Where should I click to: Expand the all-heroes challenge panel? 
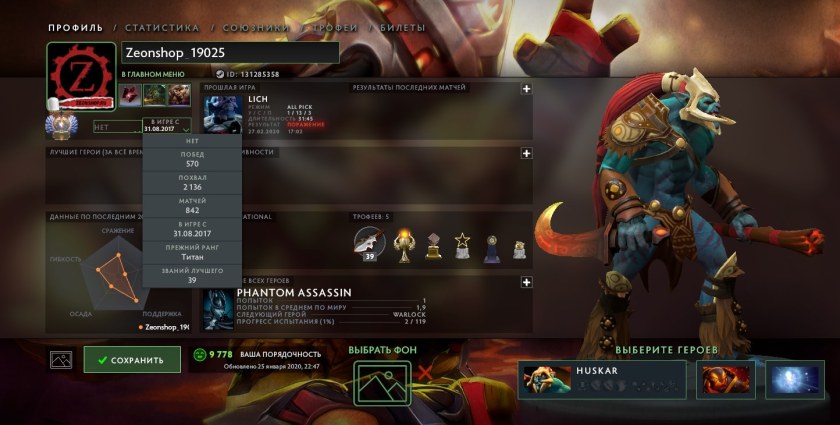pos(526,283)
